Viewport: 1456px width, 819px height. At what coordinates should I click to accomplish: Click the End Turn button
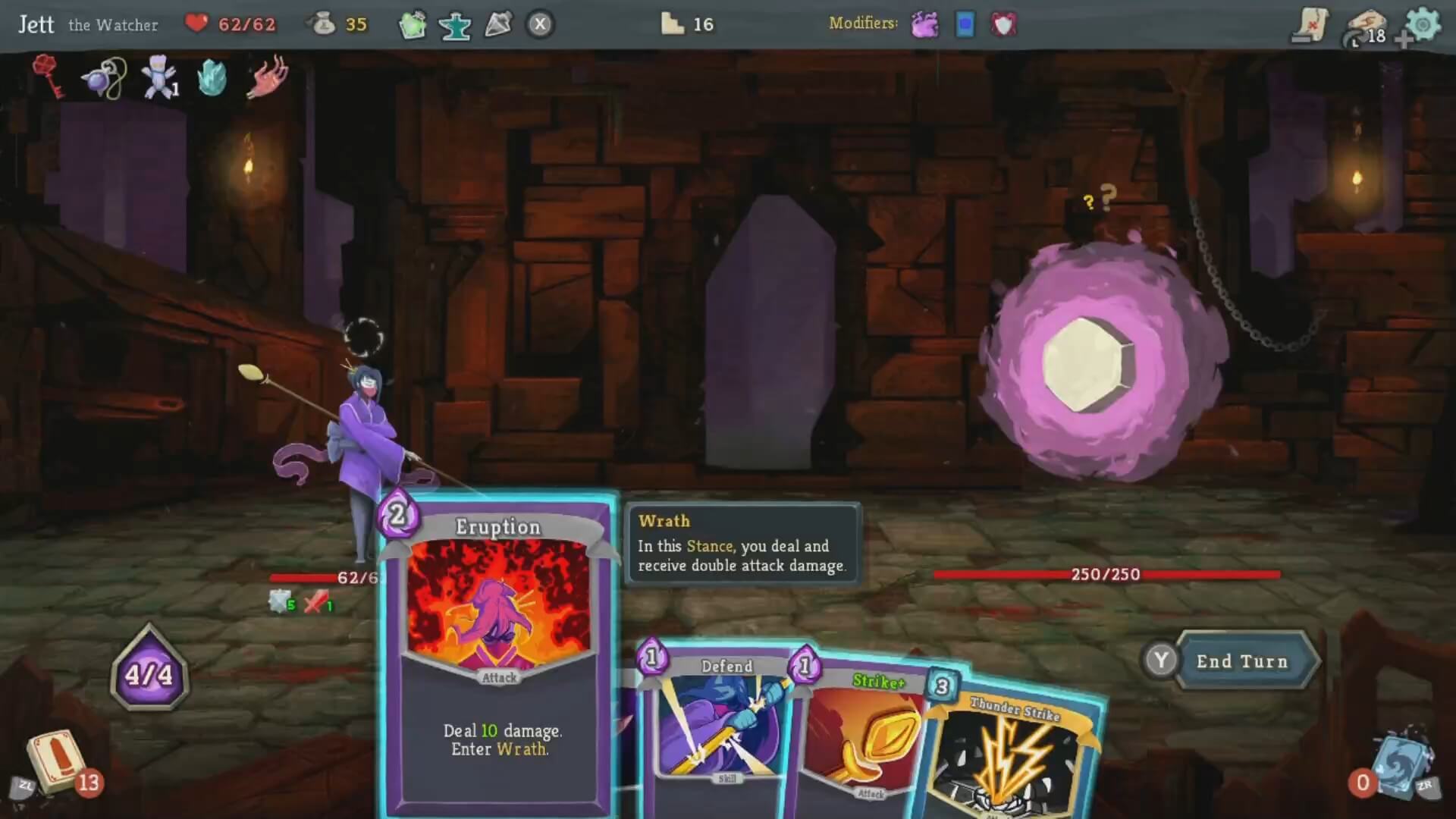1241,661
